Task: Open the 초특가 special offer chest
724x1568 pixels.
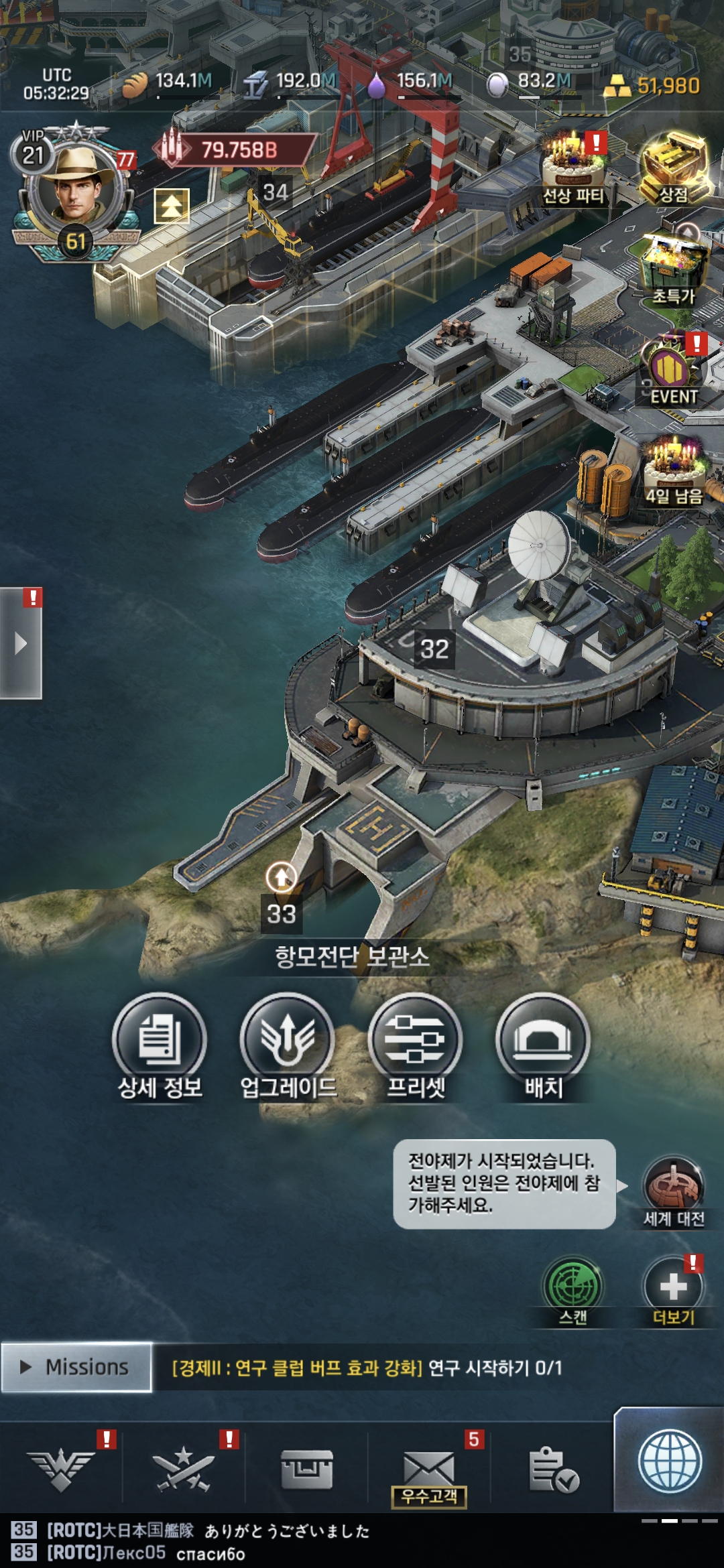Action: click(x=672, y=268)
